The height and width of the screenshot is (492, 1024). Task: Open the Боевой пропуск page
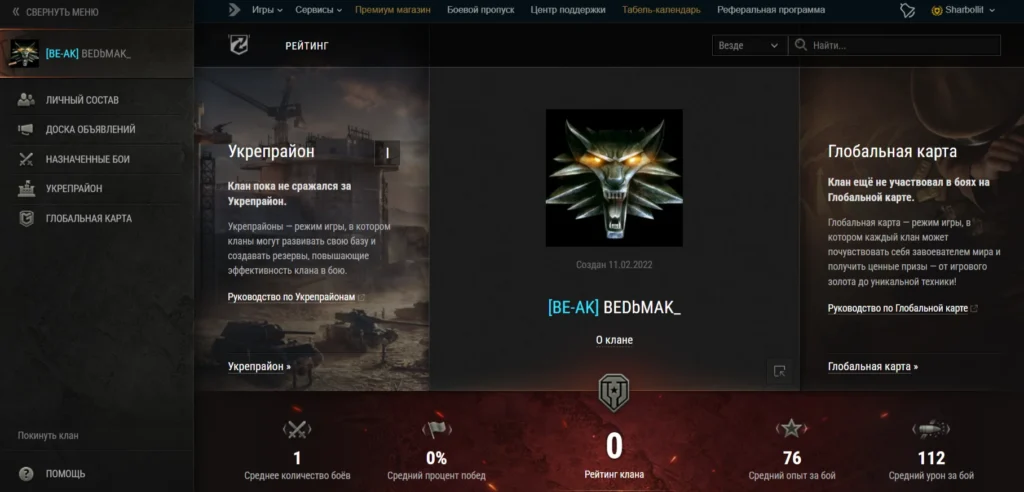[x=480, y=10]
